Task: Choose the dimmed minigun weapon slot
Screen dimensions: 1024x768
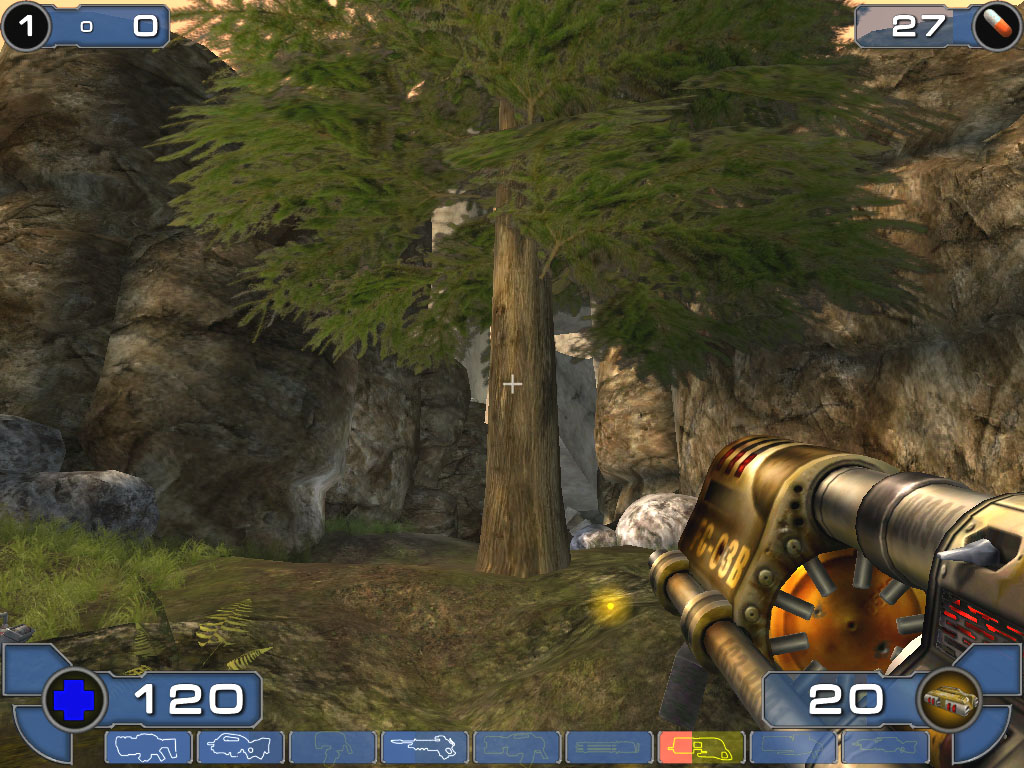Action: (608, 747)
